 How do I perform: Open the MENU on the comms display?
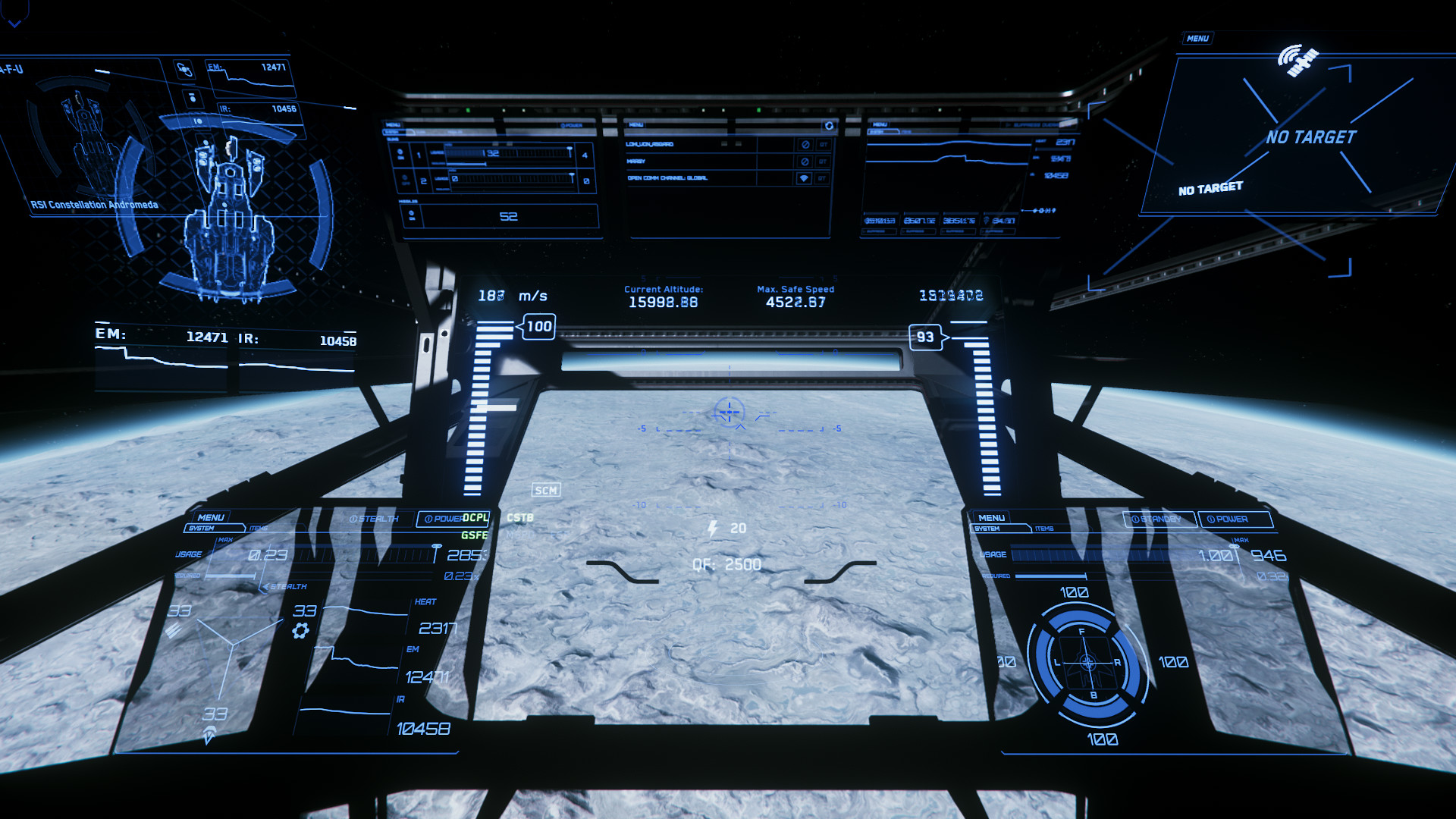click(636, 125)
